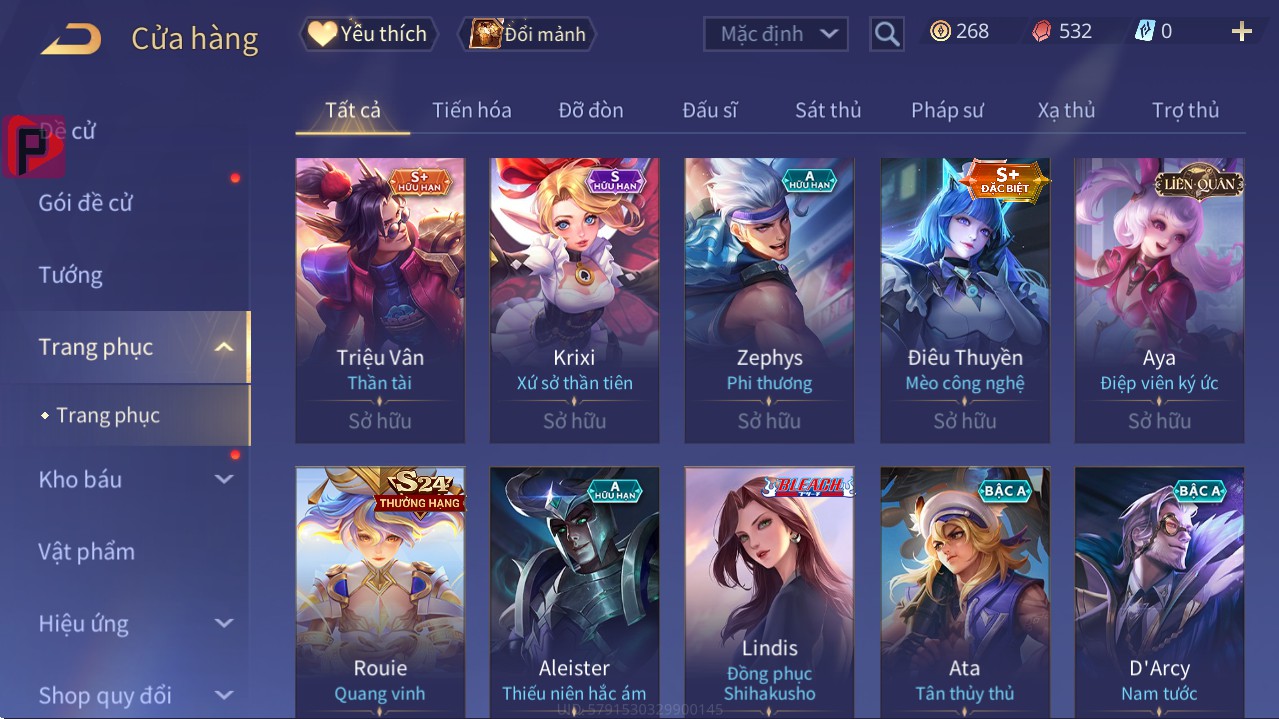Add currency with the plus button
The width and height of the screenshot is (1279, 719).
[x=1241, y=32]
